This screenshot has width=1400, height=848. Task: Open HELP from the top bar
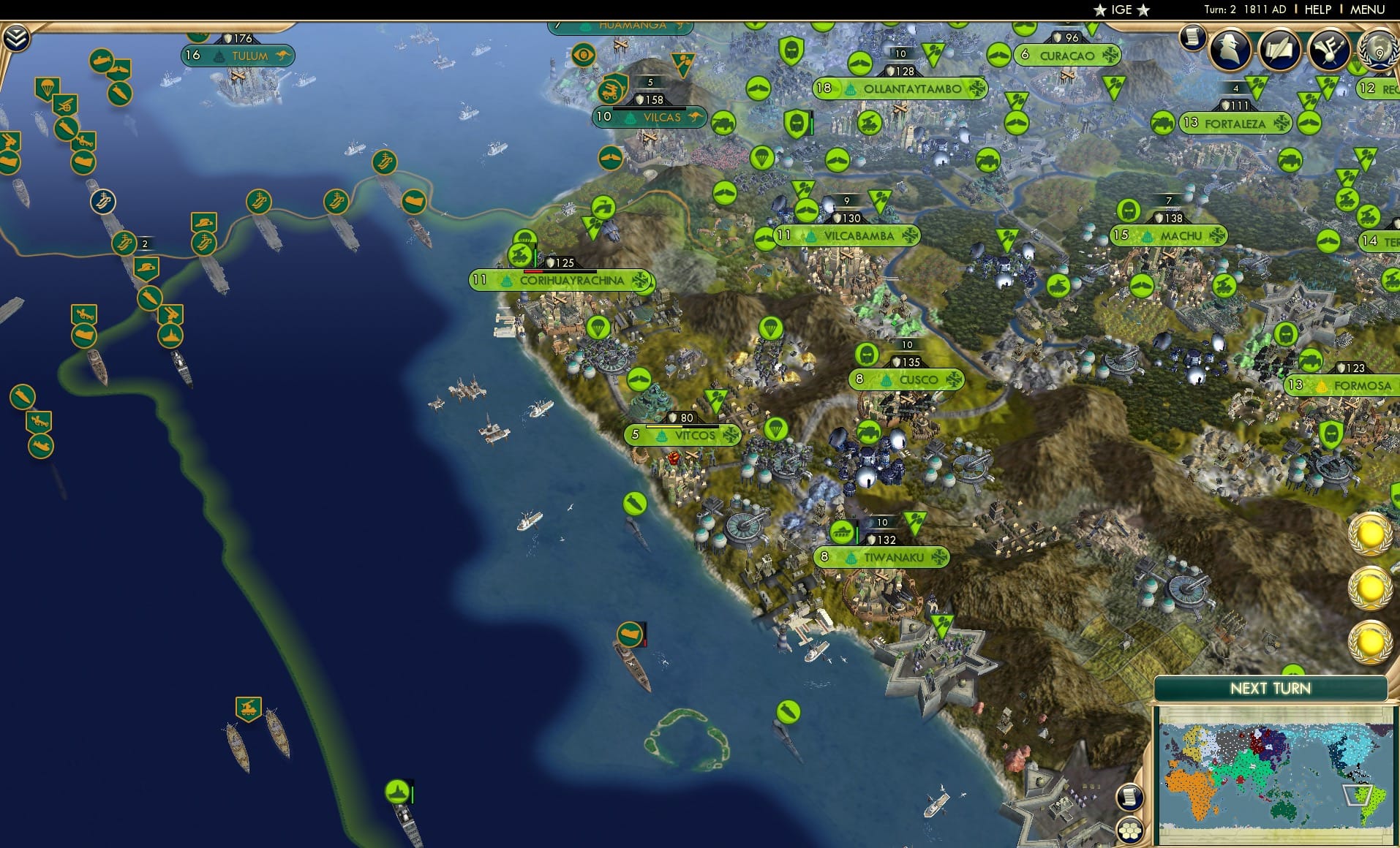[1317, 10]
